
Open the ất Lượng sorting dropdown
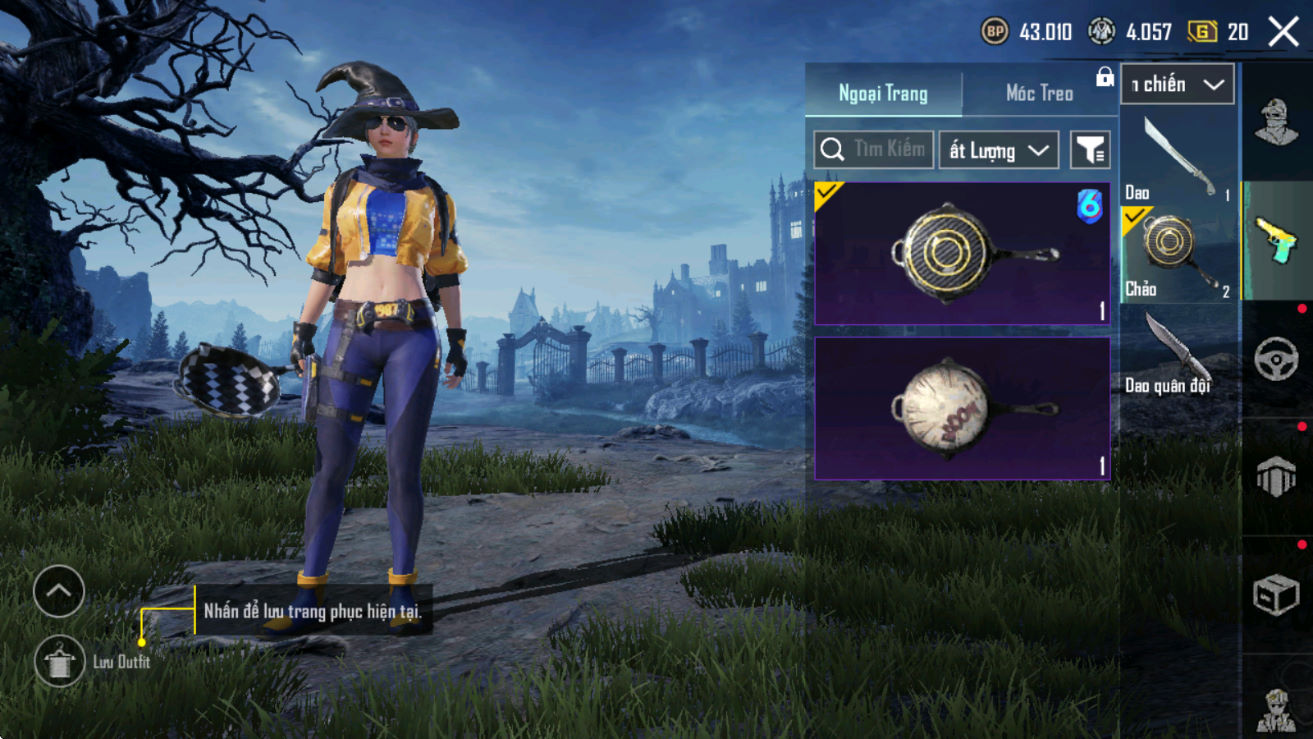click(998, 150)
